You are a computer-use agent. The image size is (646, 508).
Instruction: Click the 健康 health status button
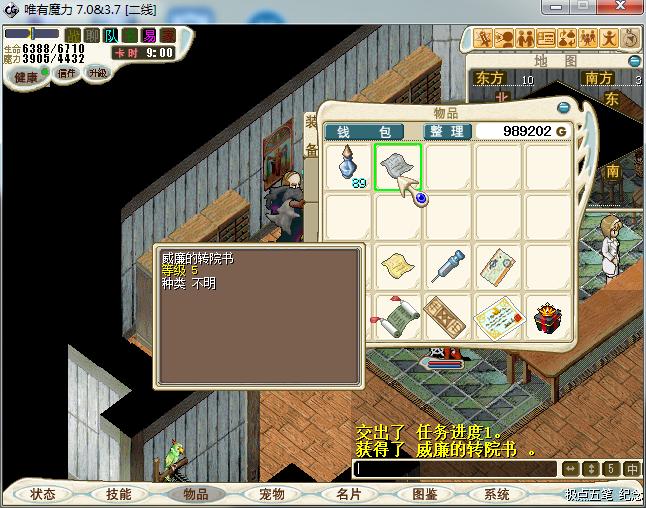pos(27,77)
